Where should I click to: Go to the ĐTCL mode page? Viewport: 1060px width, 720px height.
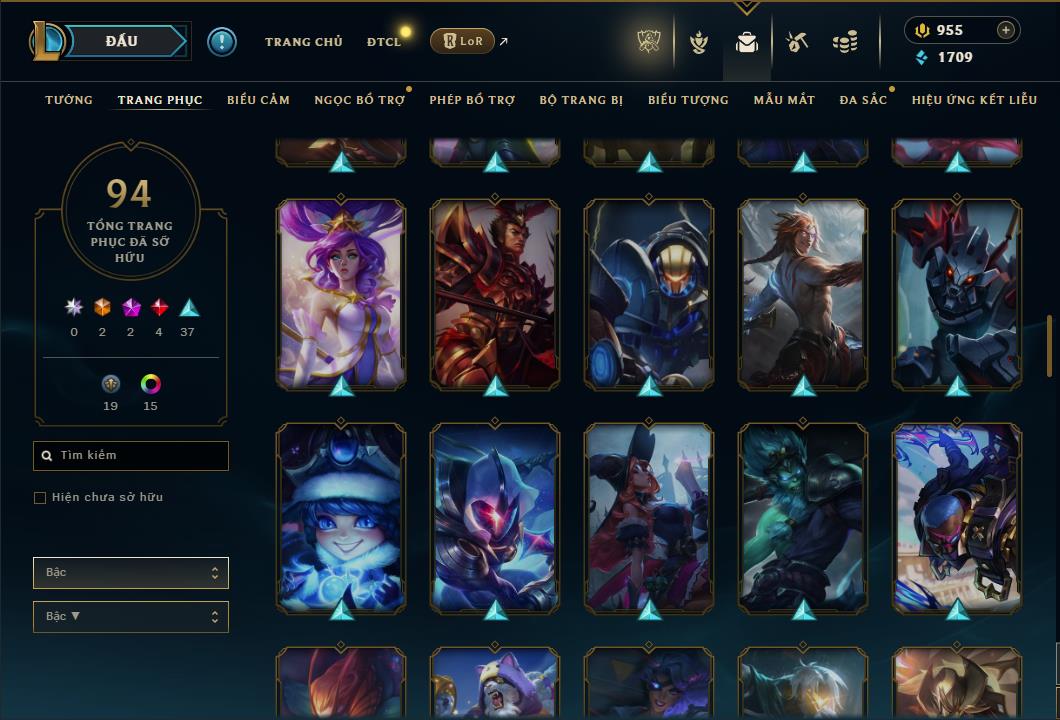pos(383,42)
